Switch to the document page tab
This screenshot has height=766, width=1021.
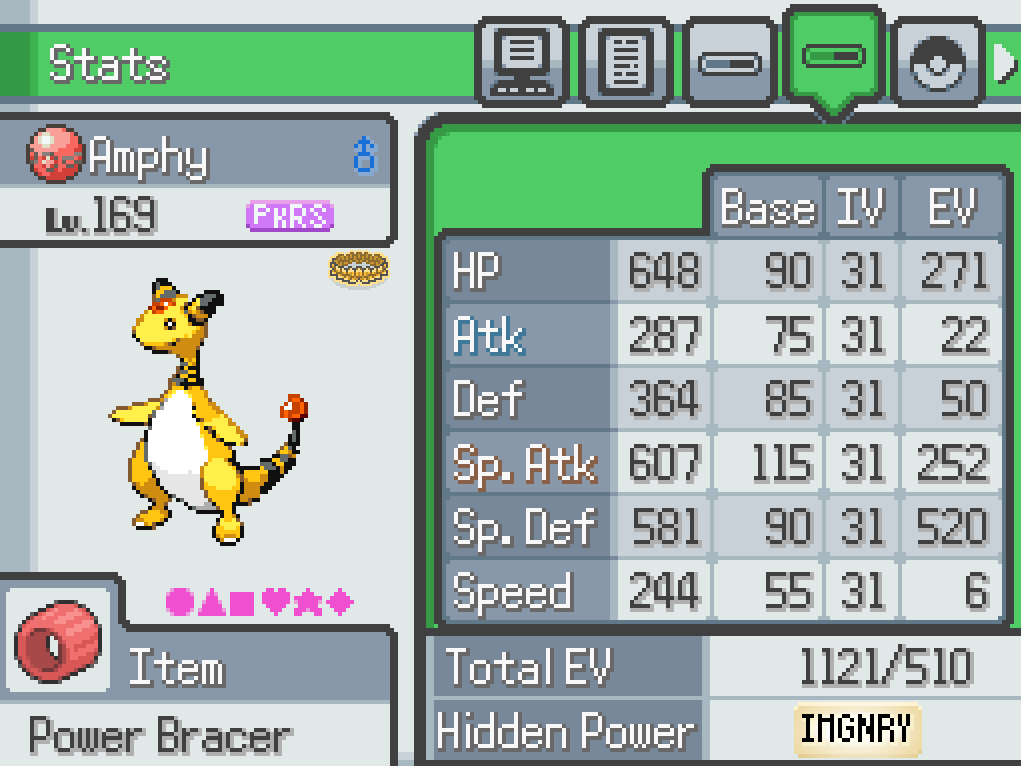[x=627, y=61]
